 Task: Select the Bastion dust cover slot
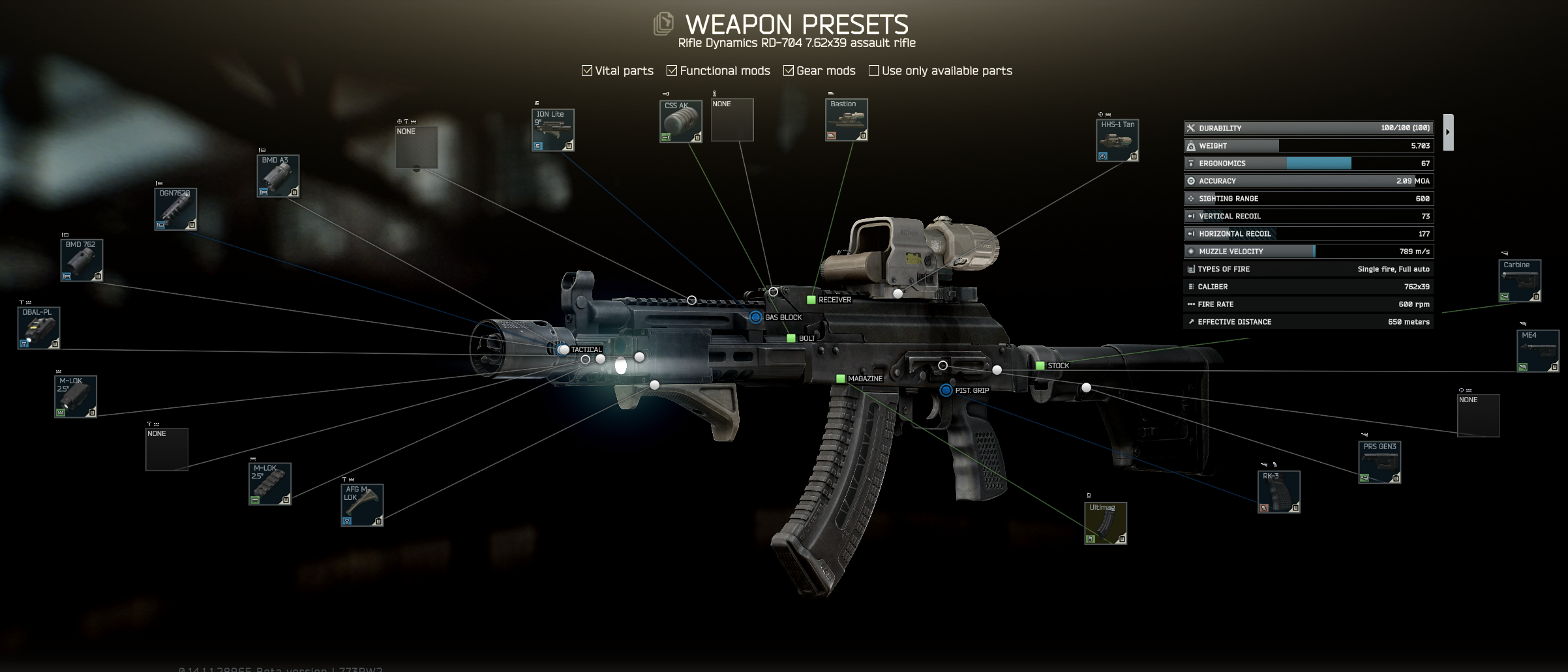847,120
